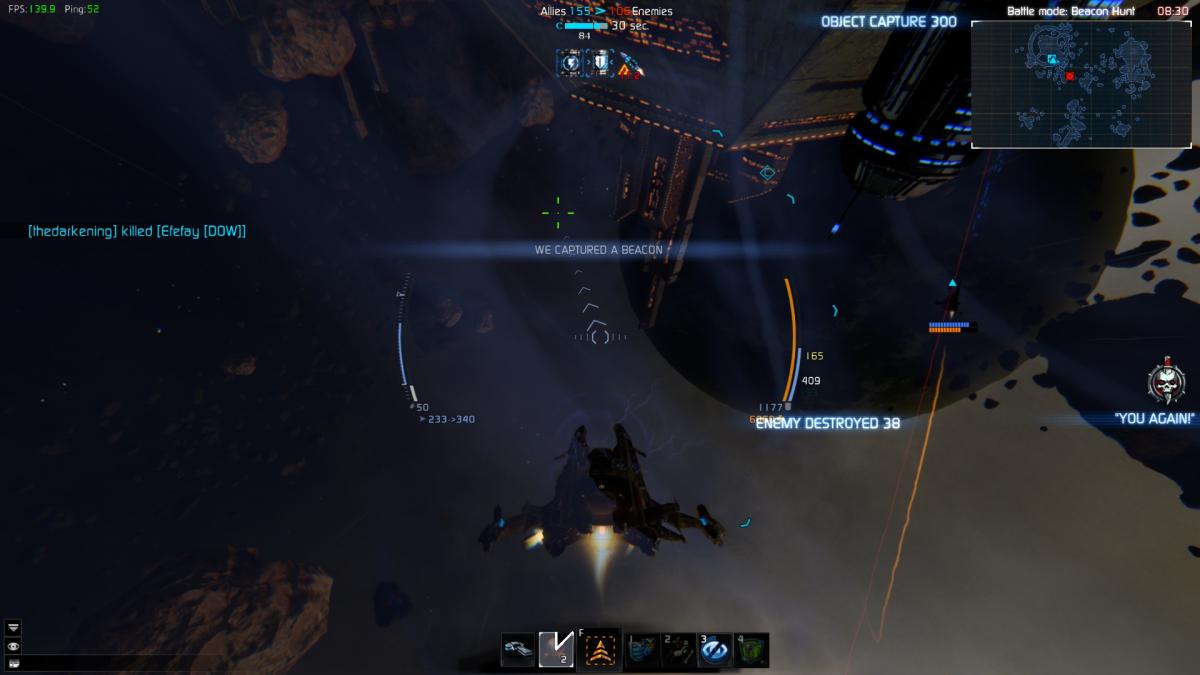1200x675 pixels.
Task: Click the shield buff icon
Action: point(599,63)
